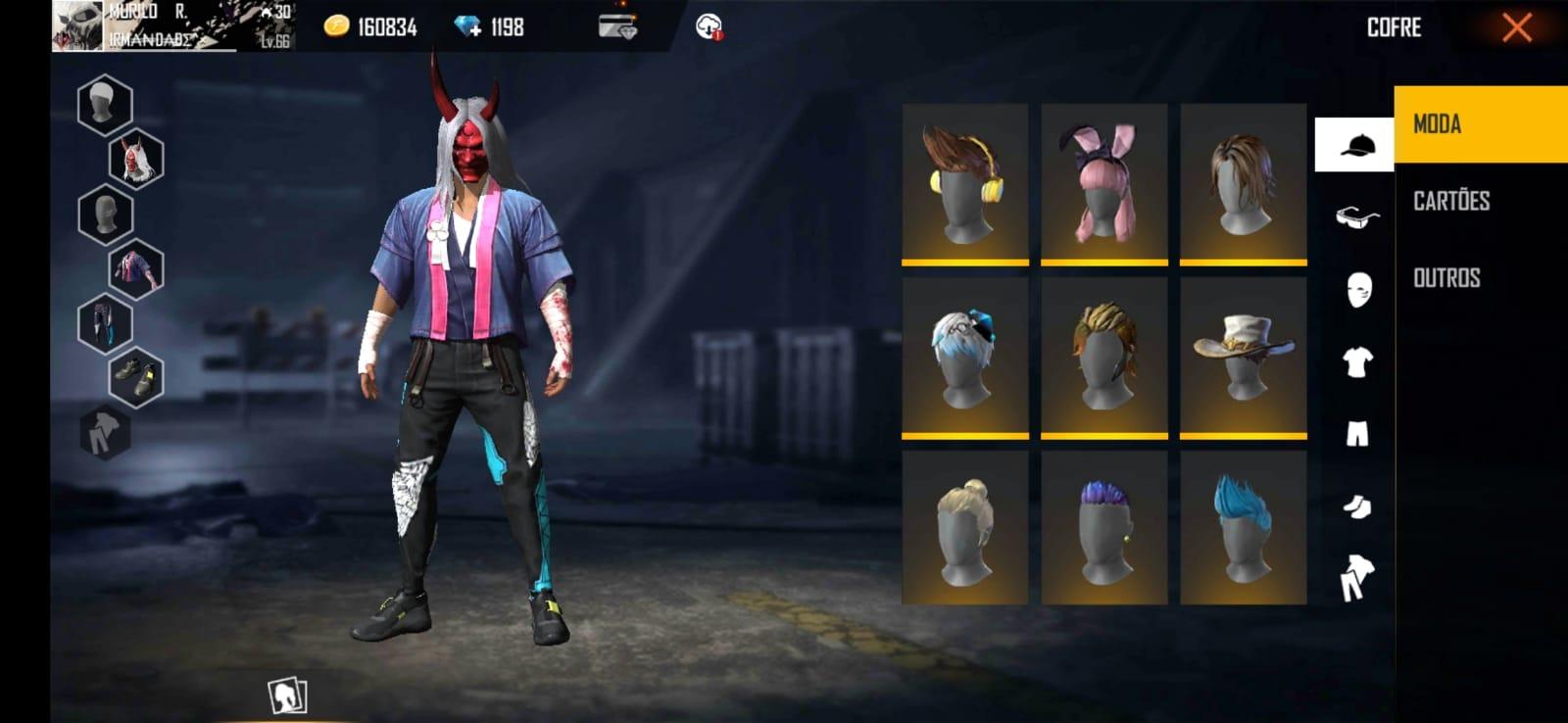Select the white cowboy hat item
Viewport: 1568px width, 723px height.
click(x=1243, y=357)
